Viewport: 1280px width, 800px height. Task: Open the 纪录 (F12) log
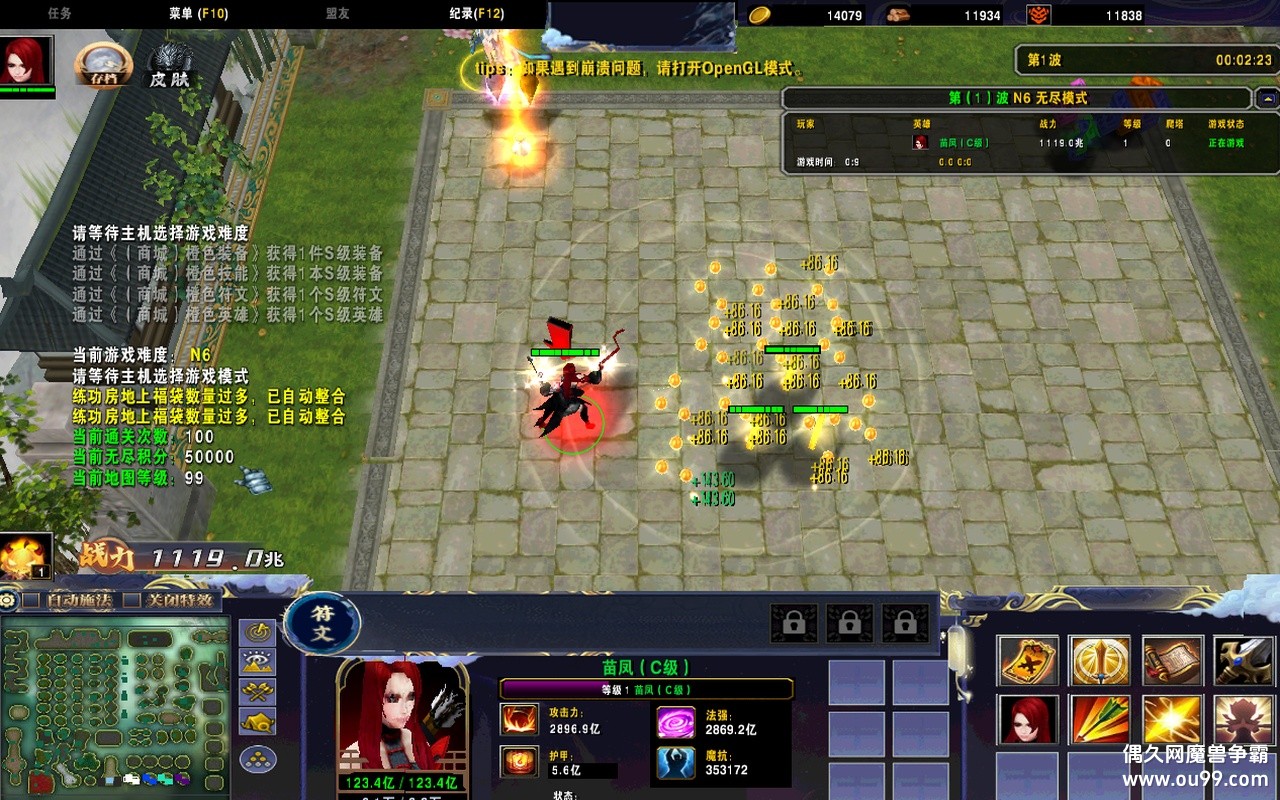476,14
